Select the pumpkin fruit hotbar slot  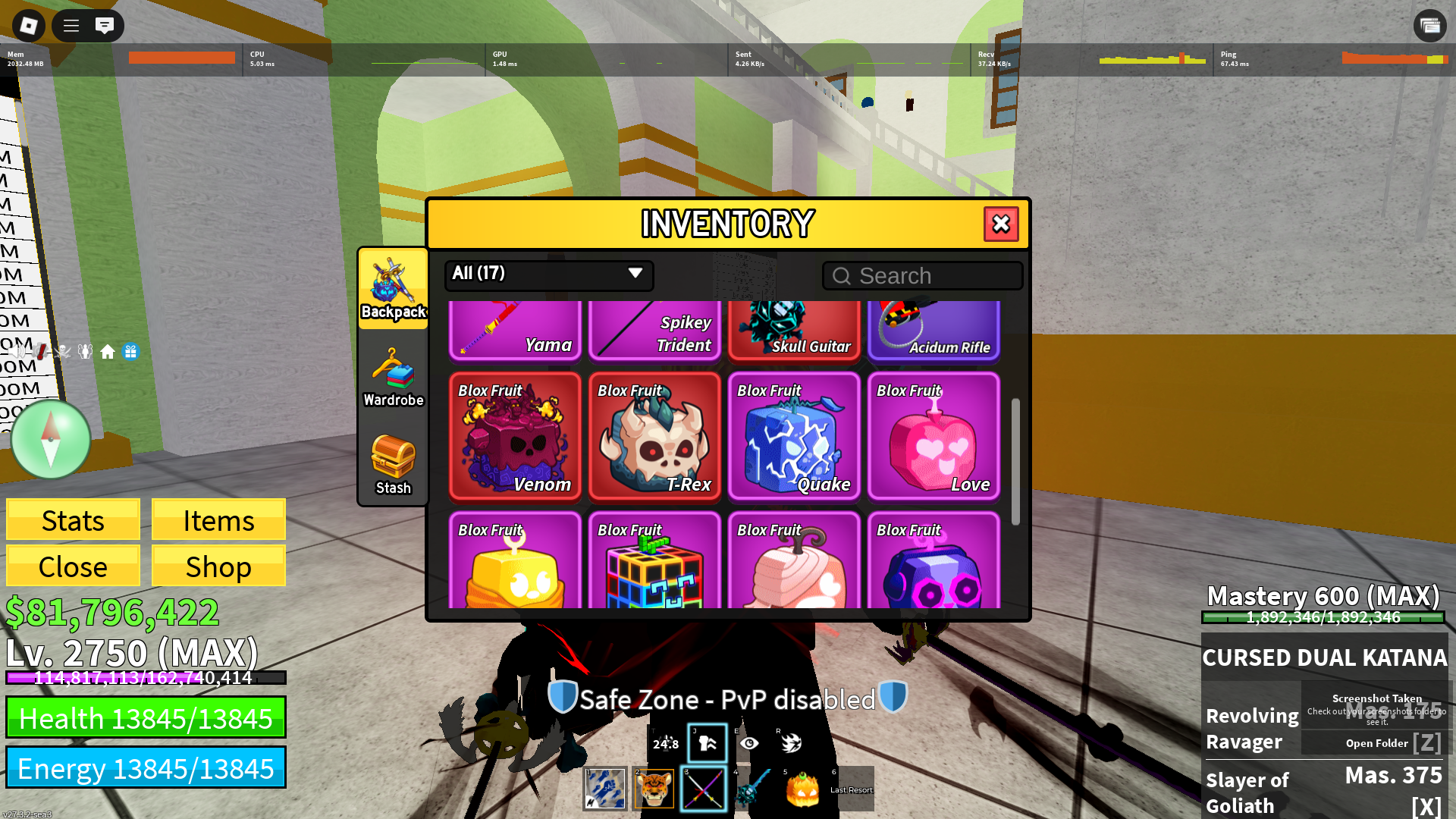pyautogui.click(x=802, y=789)
